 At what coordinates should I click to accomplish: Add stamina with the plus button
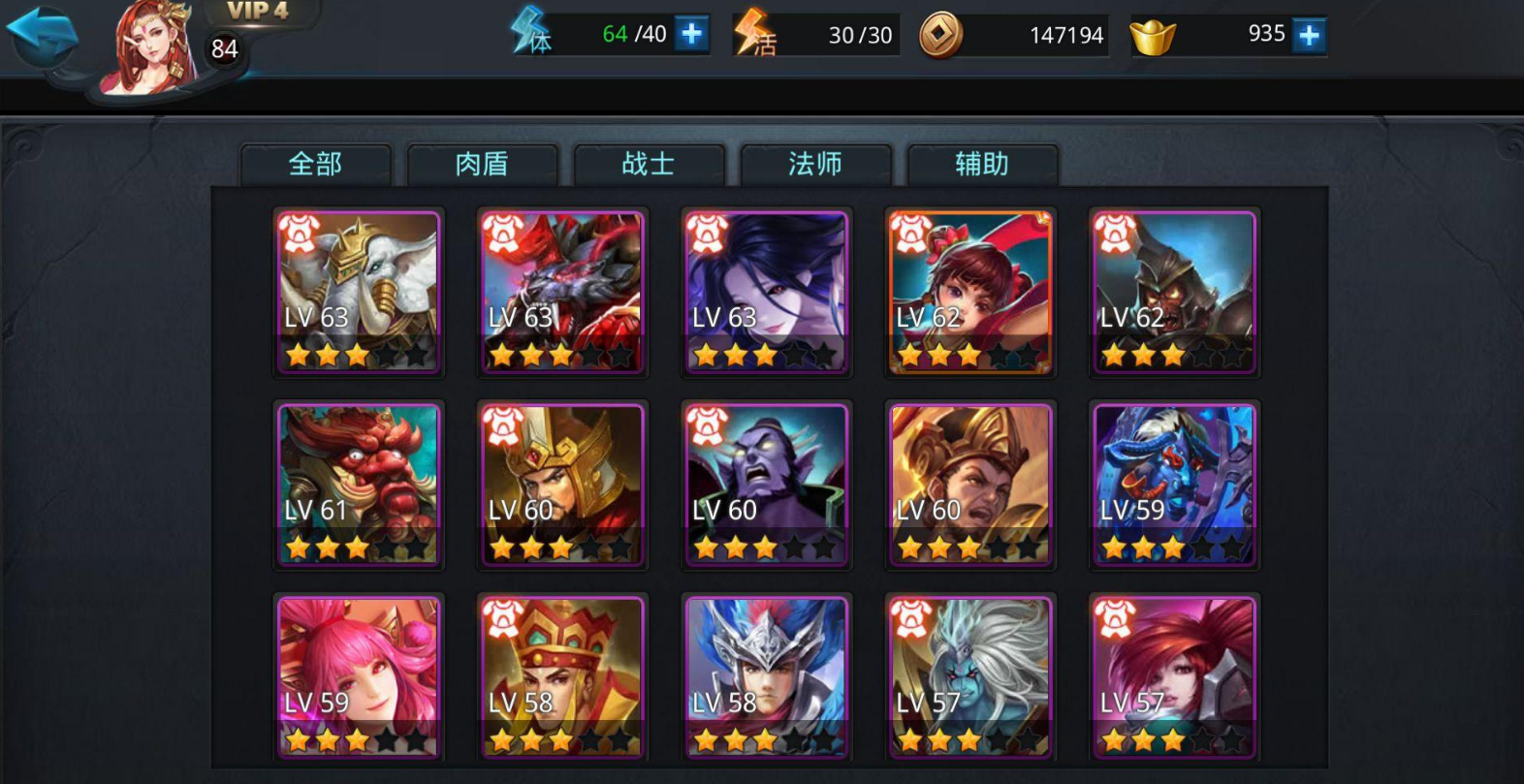[691, 35]
